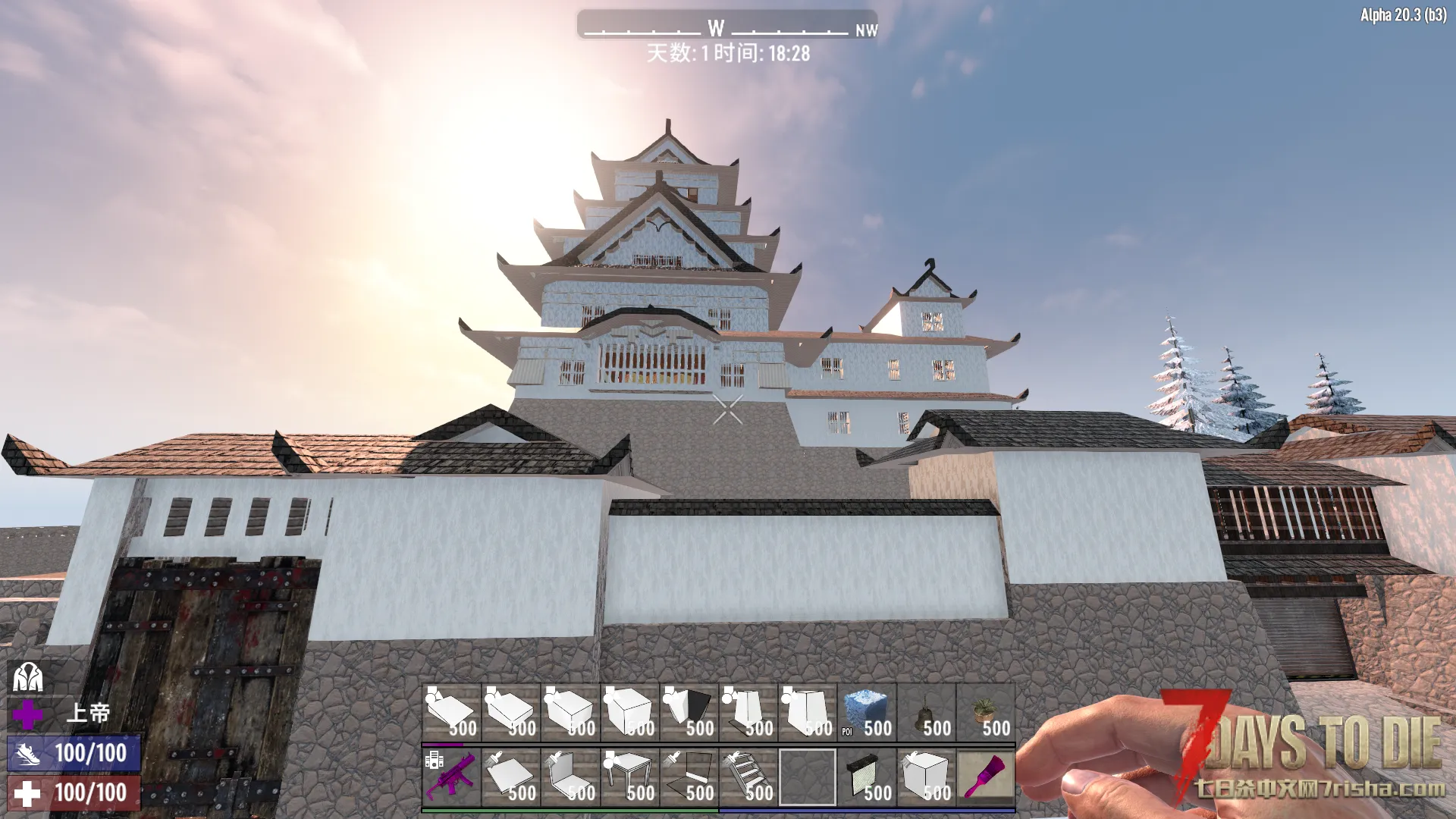Choose the bell item slot

(926, 713)
